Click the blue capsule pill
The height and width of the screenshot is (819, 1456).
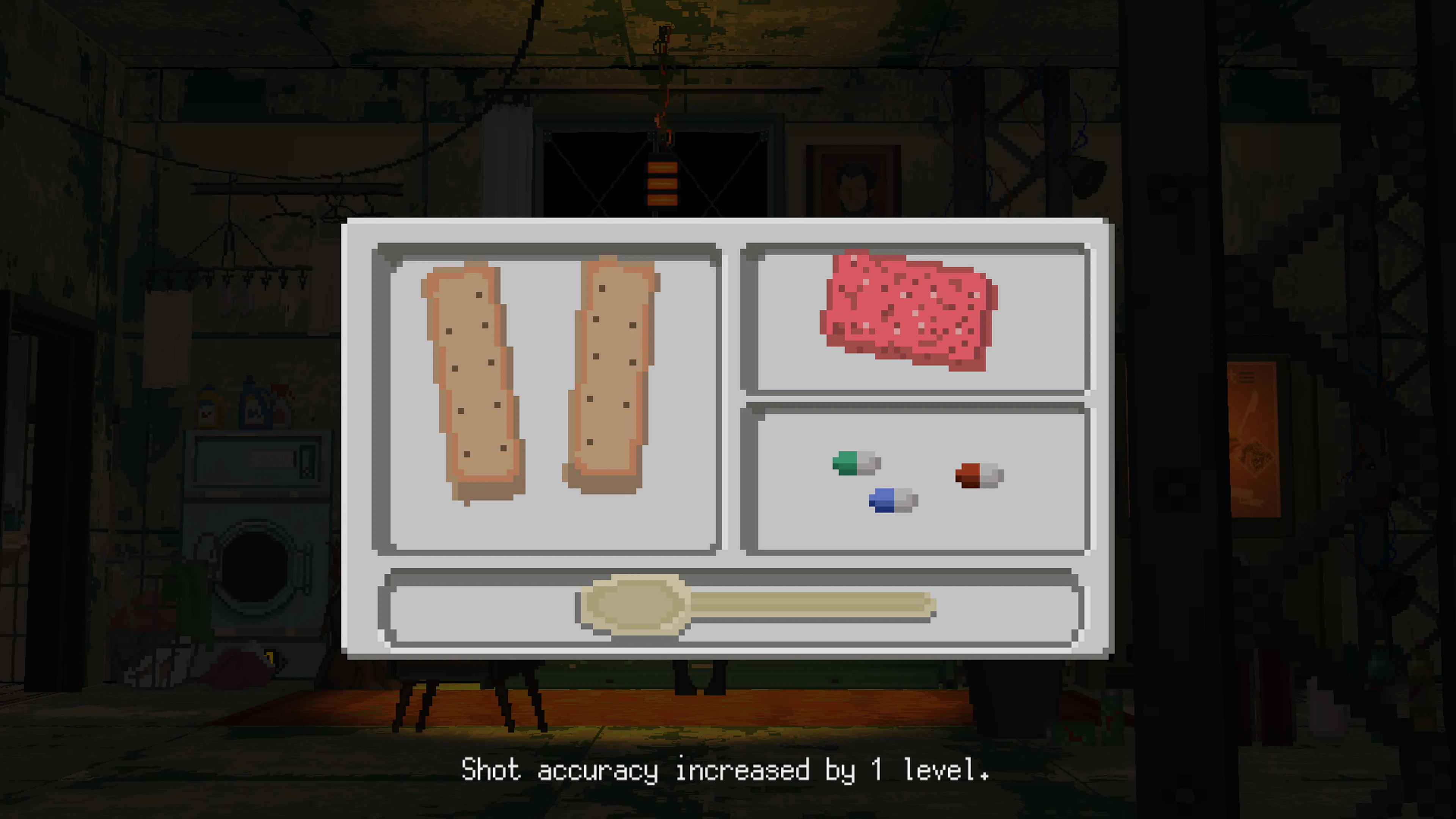click(x=892, y=500)
